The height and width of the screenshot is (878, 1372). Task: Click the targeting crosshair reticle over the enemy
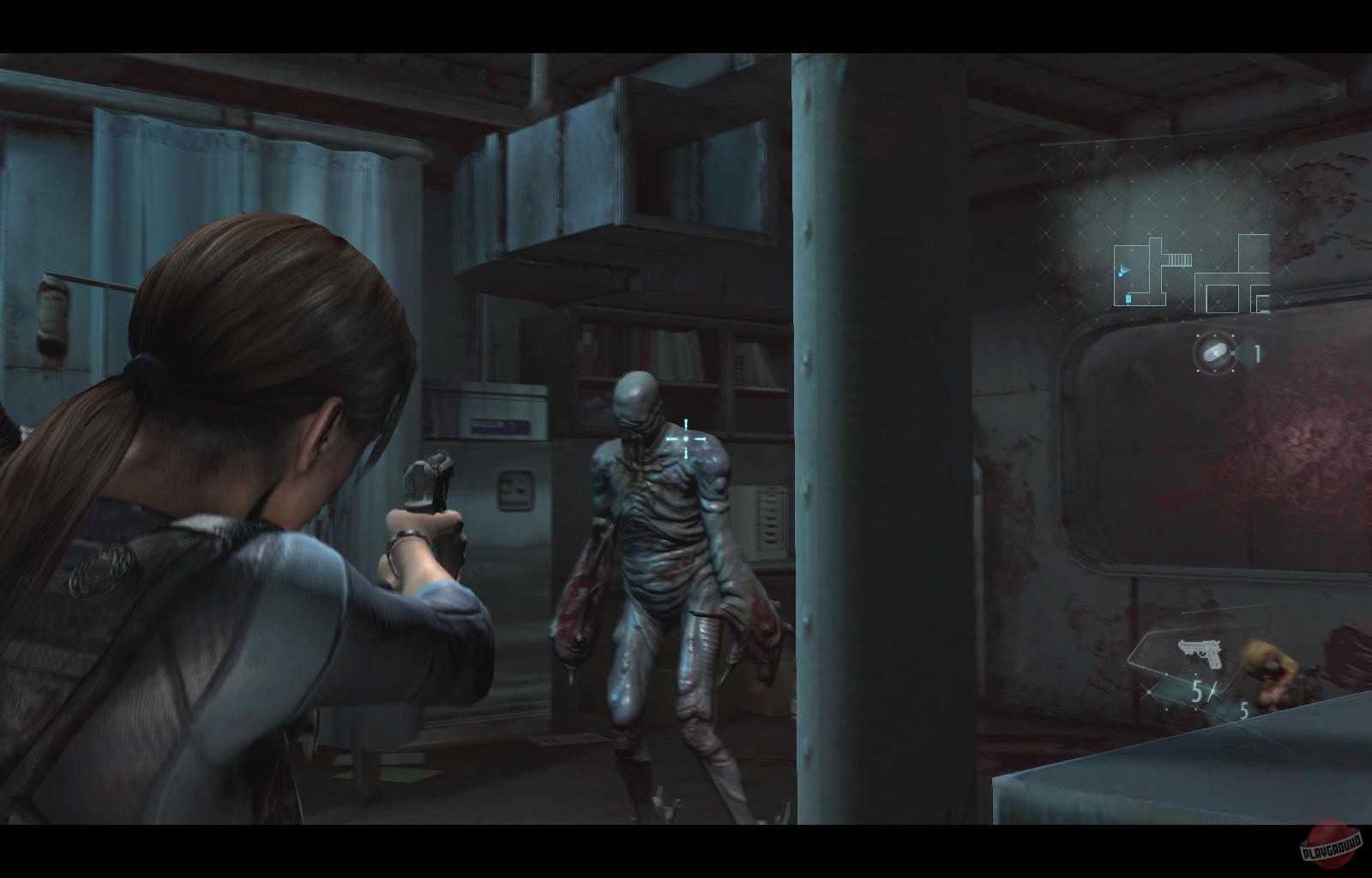pyautogui.click(x=686, y=438)
